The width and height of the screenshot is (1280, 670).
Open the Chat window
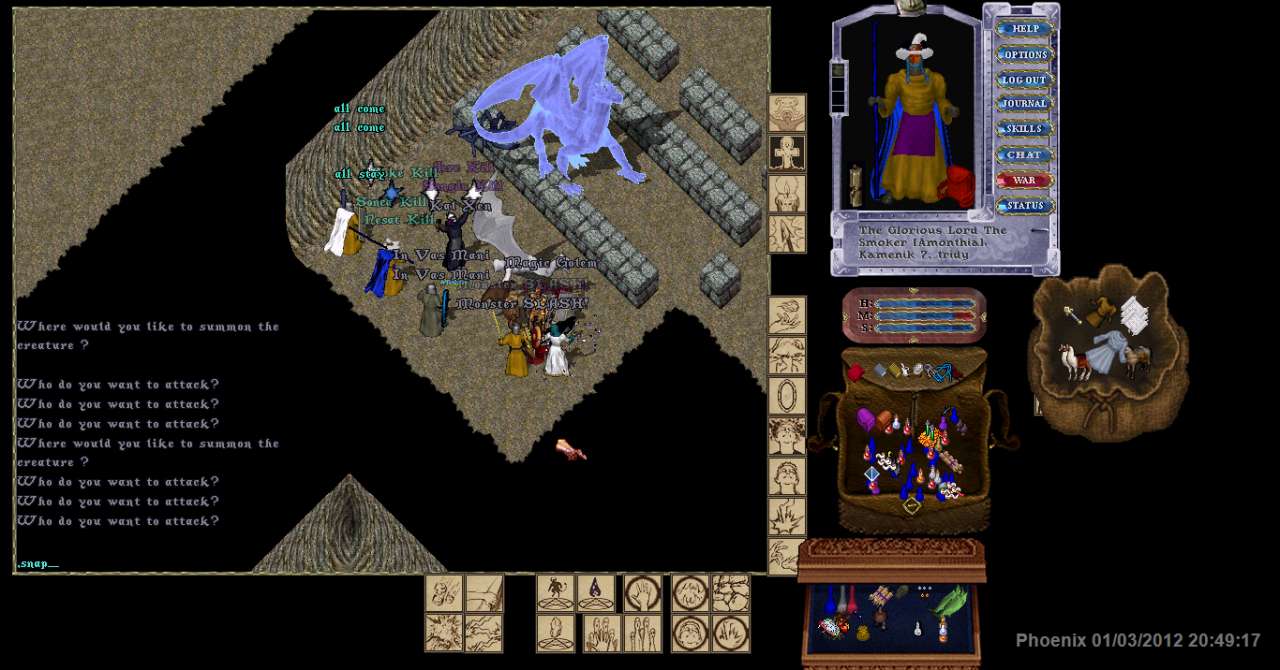pyautogui.click(x=1024, y=155)
